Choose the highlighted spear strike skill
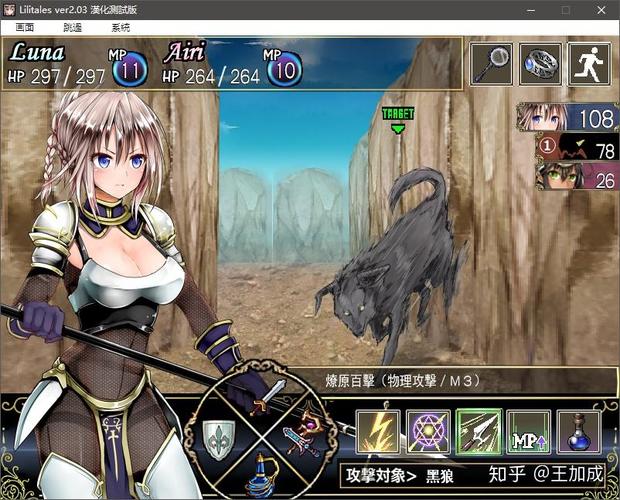The width and height of the screenshot is (620, 500). point(478,431)
